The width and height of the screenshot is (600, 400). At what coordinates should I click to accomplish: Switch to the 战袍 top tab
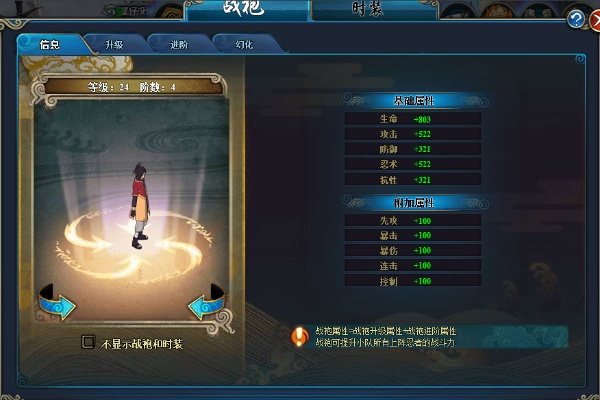pos(248,11)
